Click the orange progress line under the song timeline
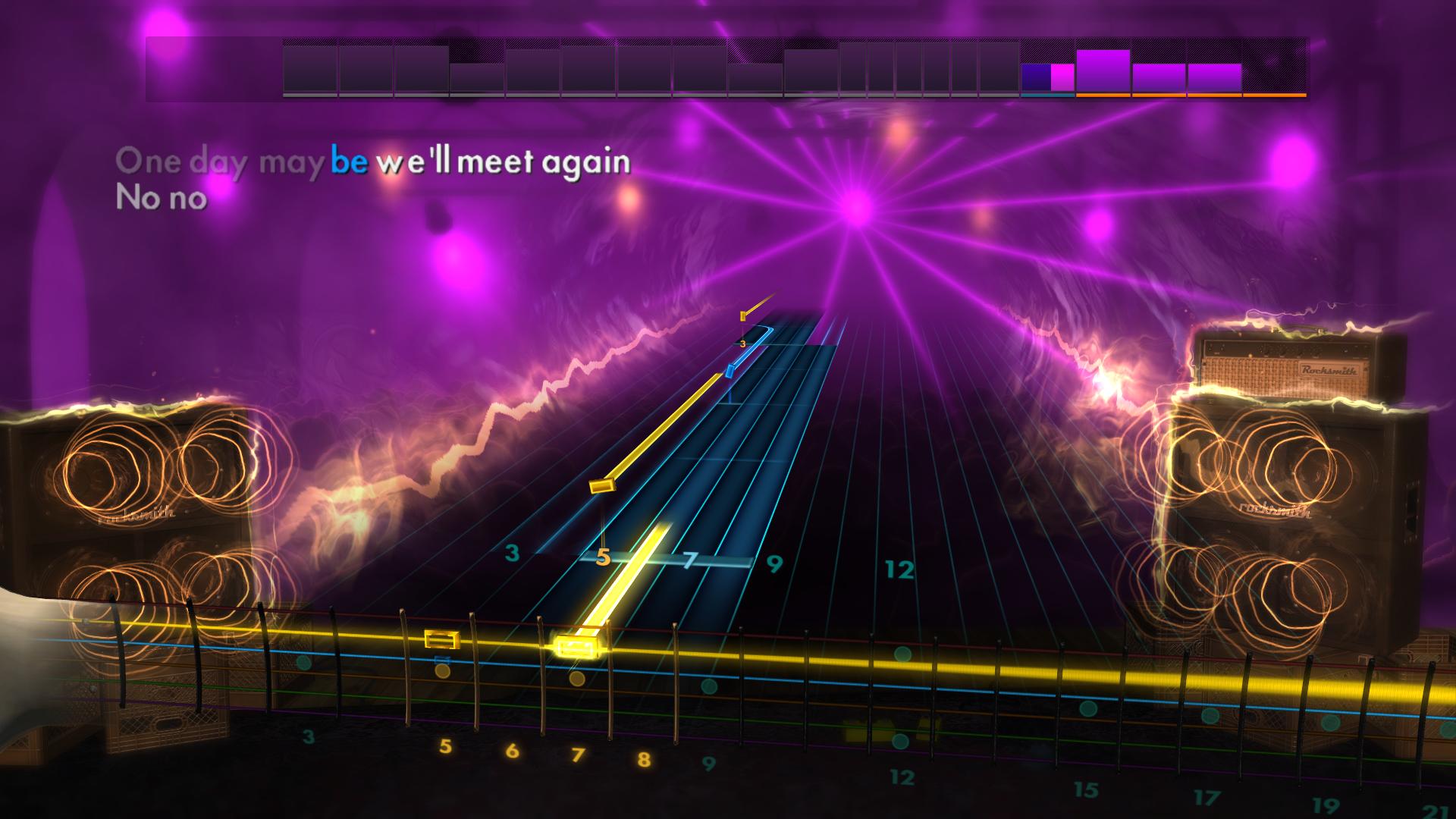The width and height of the screenshot is (1456, 819). 1191,96
